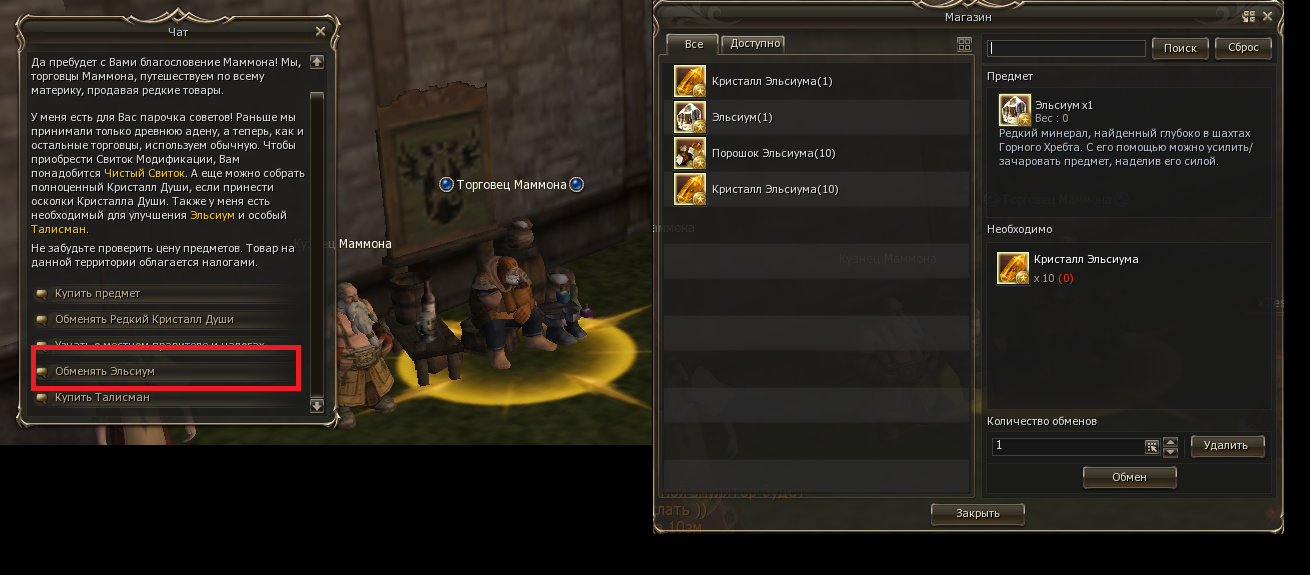The image size is (1310, 575).
Task: Pick the Купить Талисман dialogue option
Action: (x=102, y=398)
